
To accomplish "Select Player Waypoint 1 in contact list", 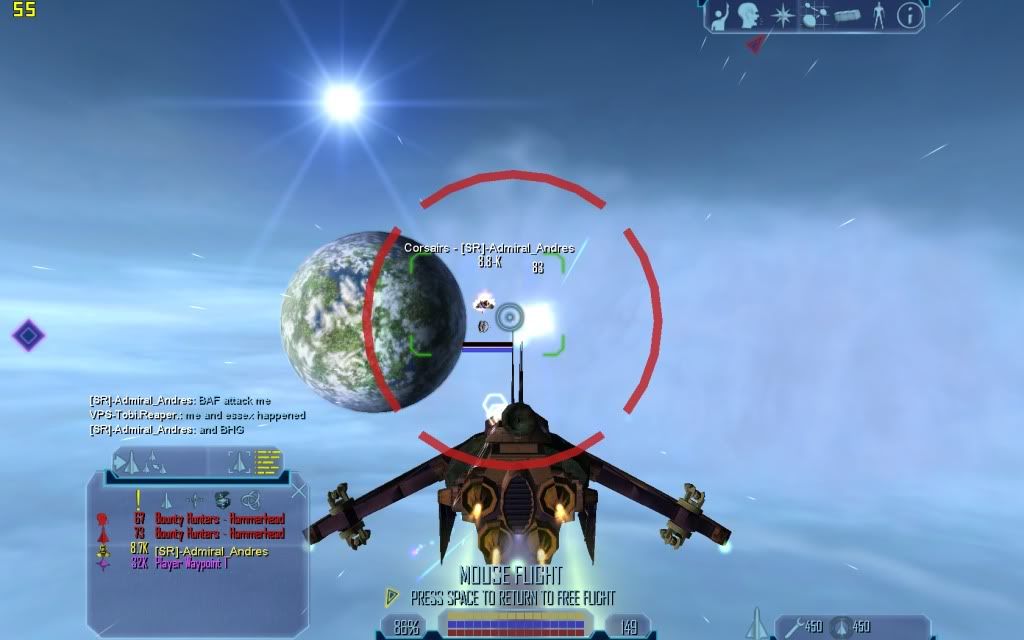I will coord(191,565).
